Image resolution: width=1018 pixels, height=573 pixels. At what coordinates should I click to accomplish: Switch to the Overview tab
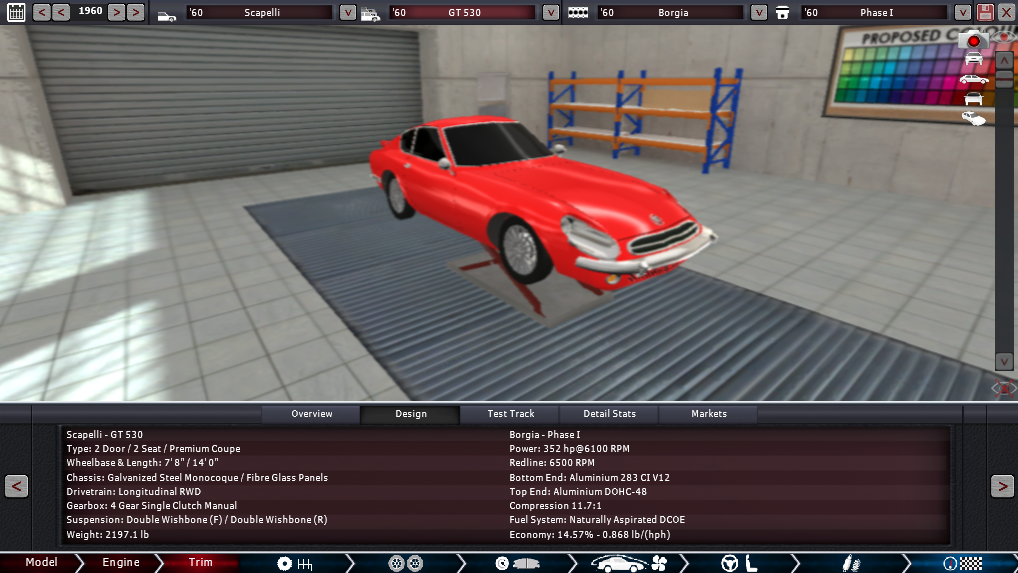[311, 414]
